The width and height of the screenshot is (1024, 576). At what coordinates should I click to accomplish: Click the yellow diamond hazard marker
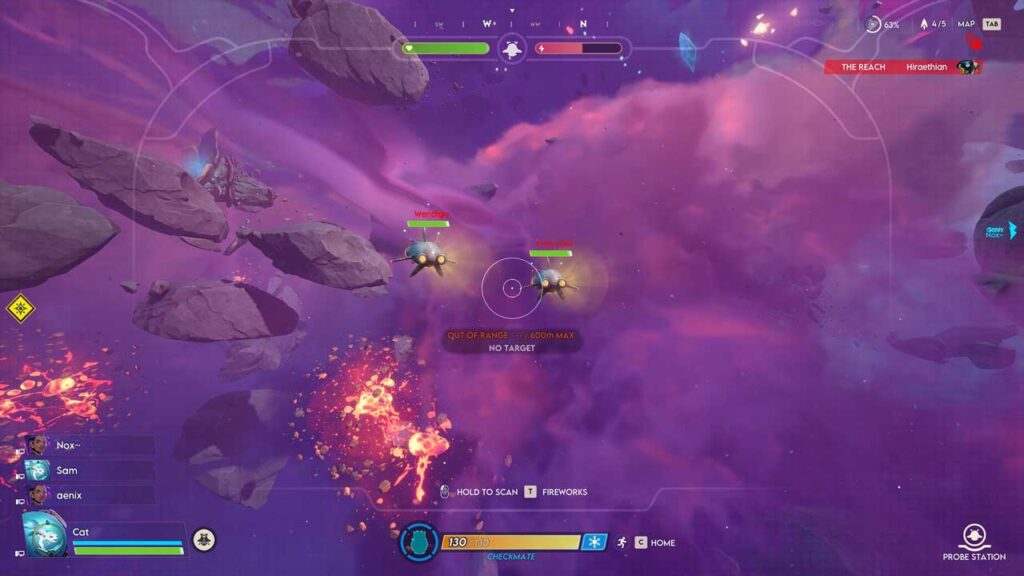pos(20,308)
